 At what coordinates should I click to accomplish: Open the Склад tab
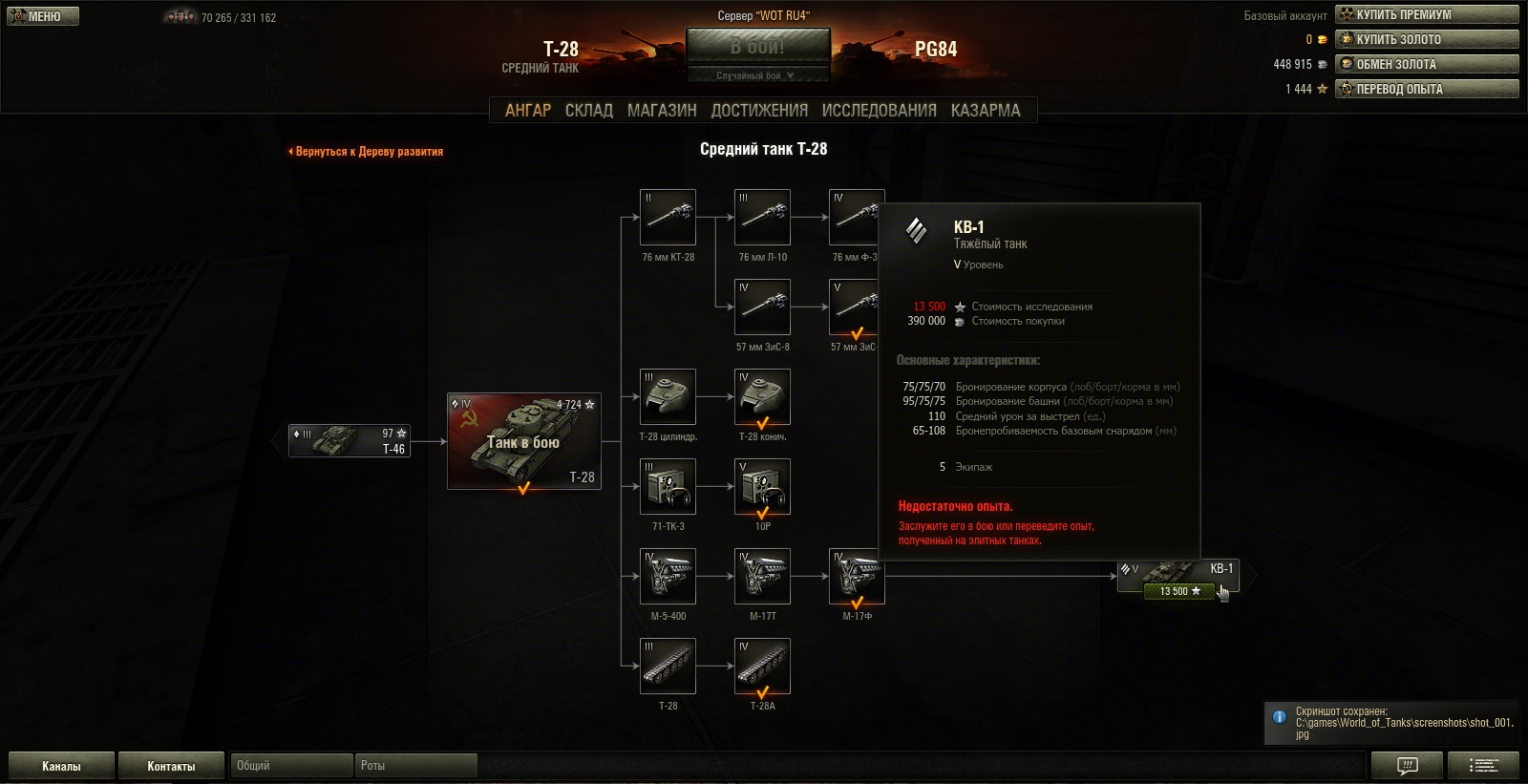tap(588, 111)
